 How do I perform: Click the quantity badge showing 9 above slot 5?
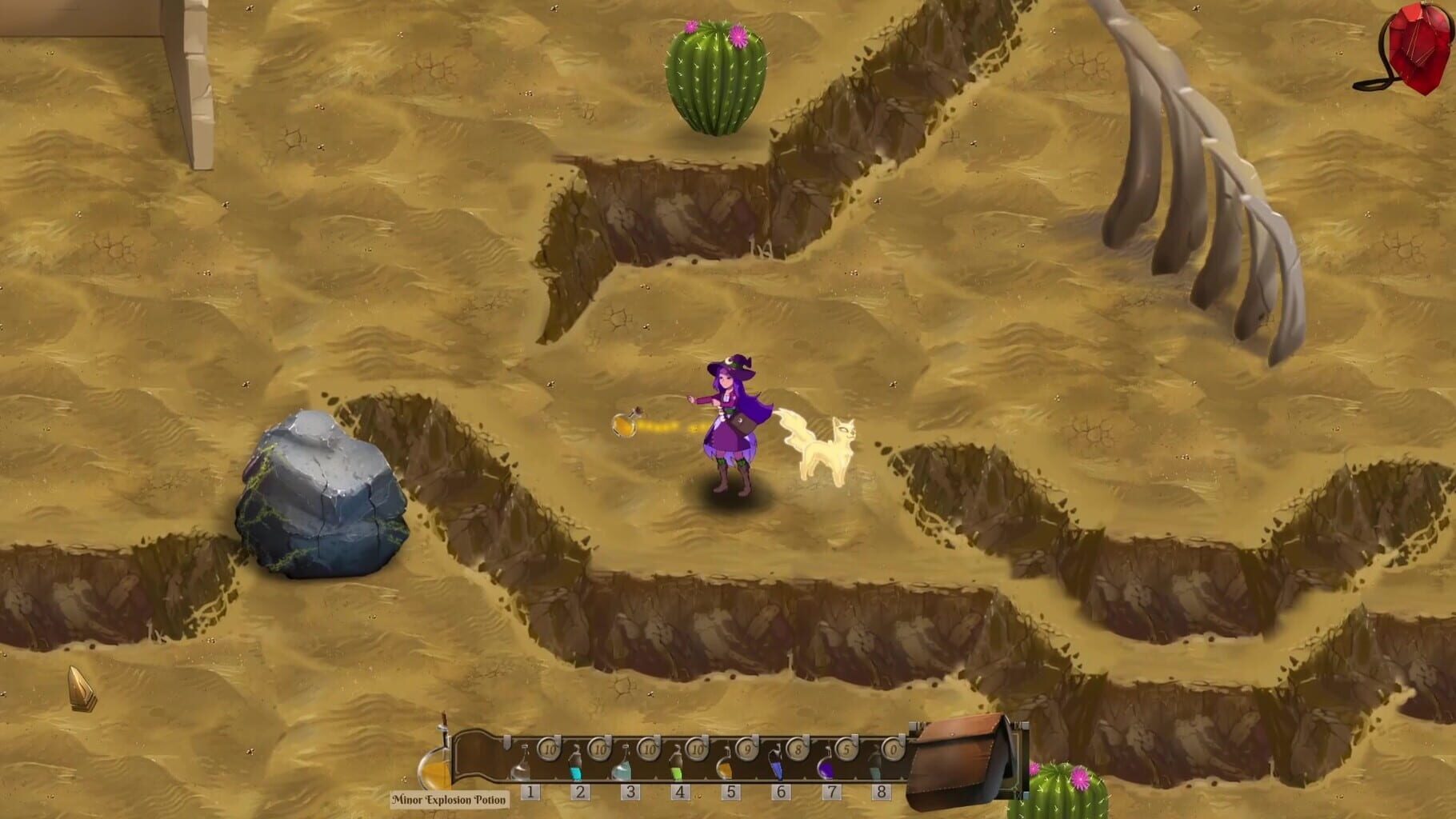tap(747, 750)
